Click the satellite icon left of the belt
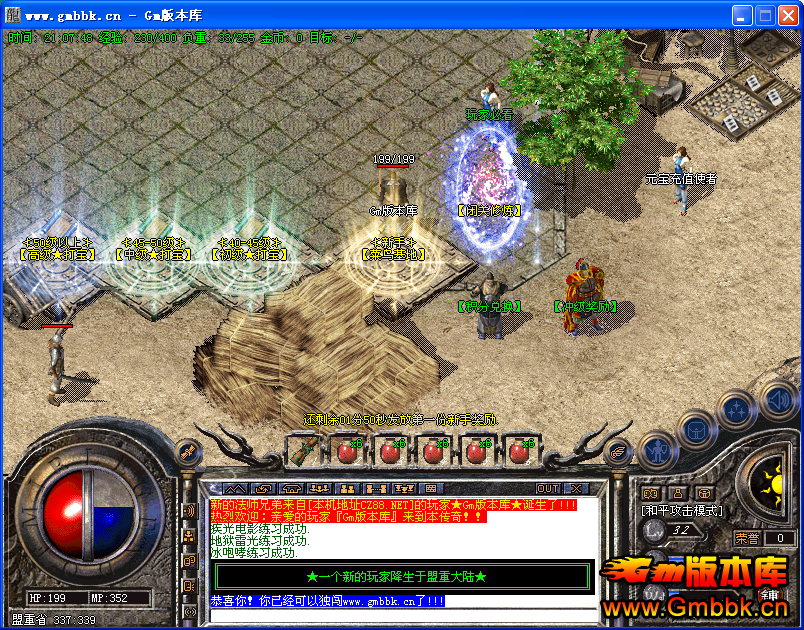Image resolution: width=804 pixels, height=630 pixels. [185, 451]
